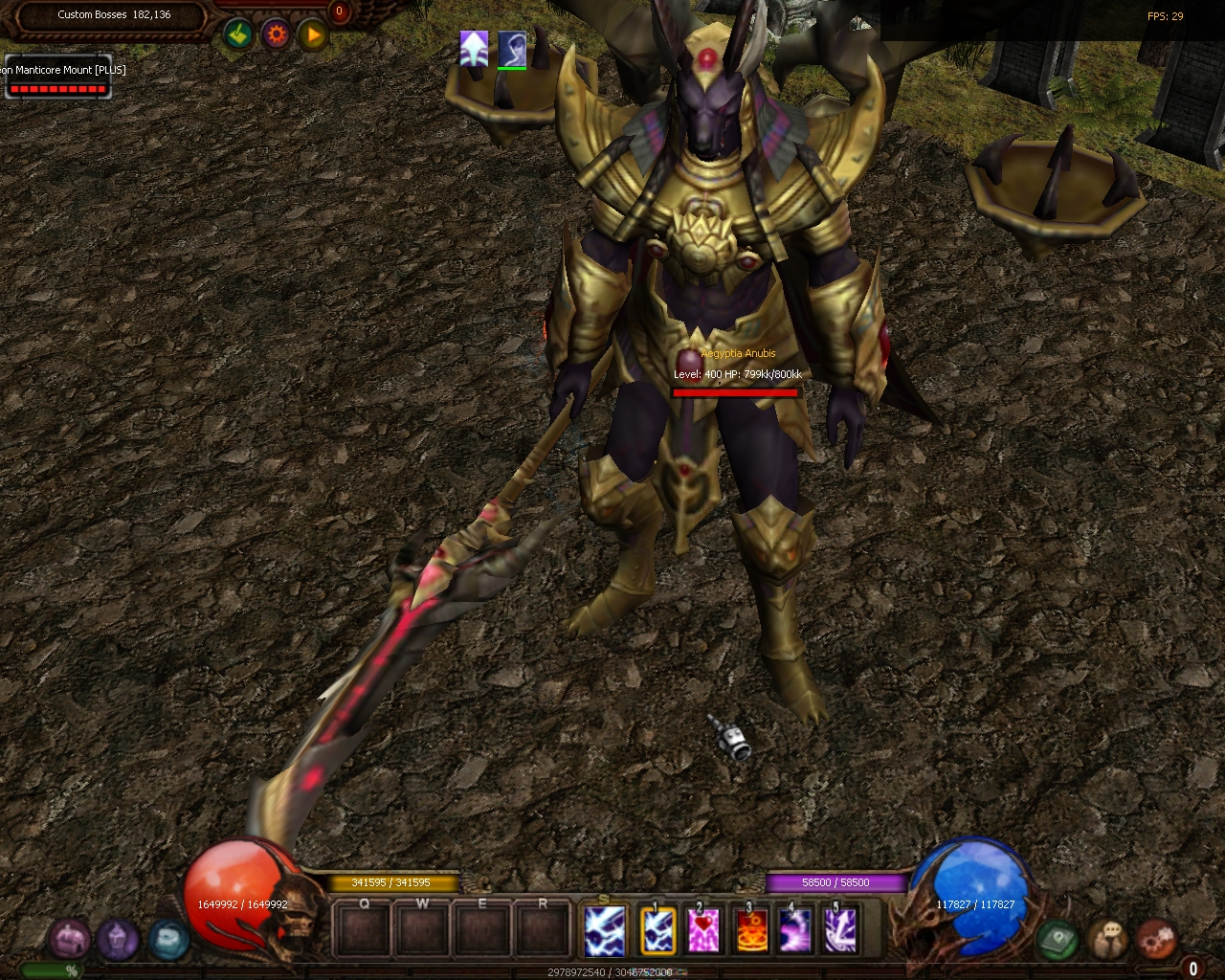Image resolution: width=1225 pixels, height=980 pixels.
Task: Open the pink chest menu button
Action: coord(70,939)
